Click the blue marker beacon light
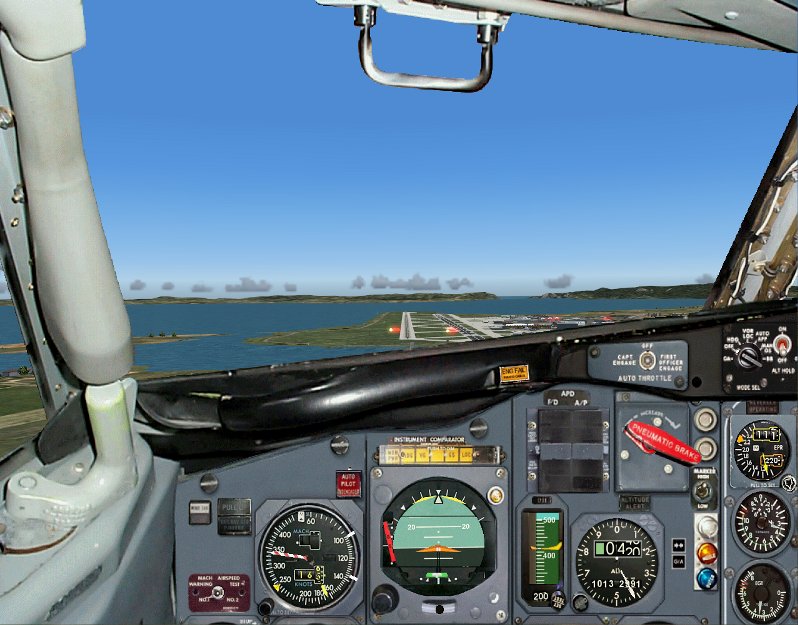 coord(707,578)
